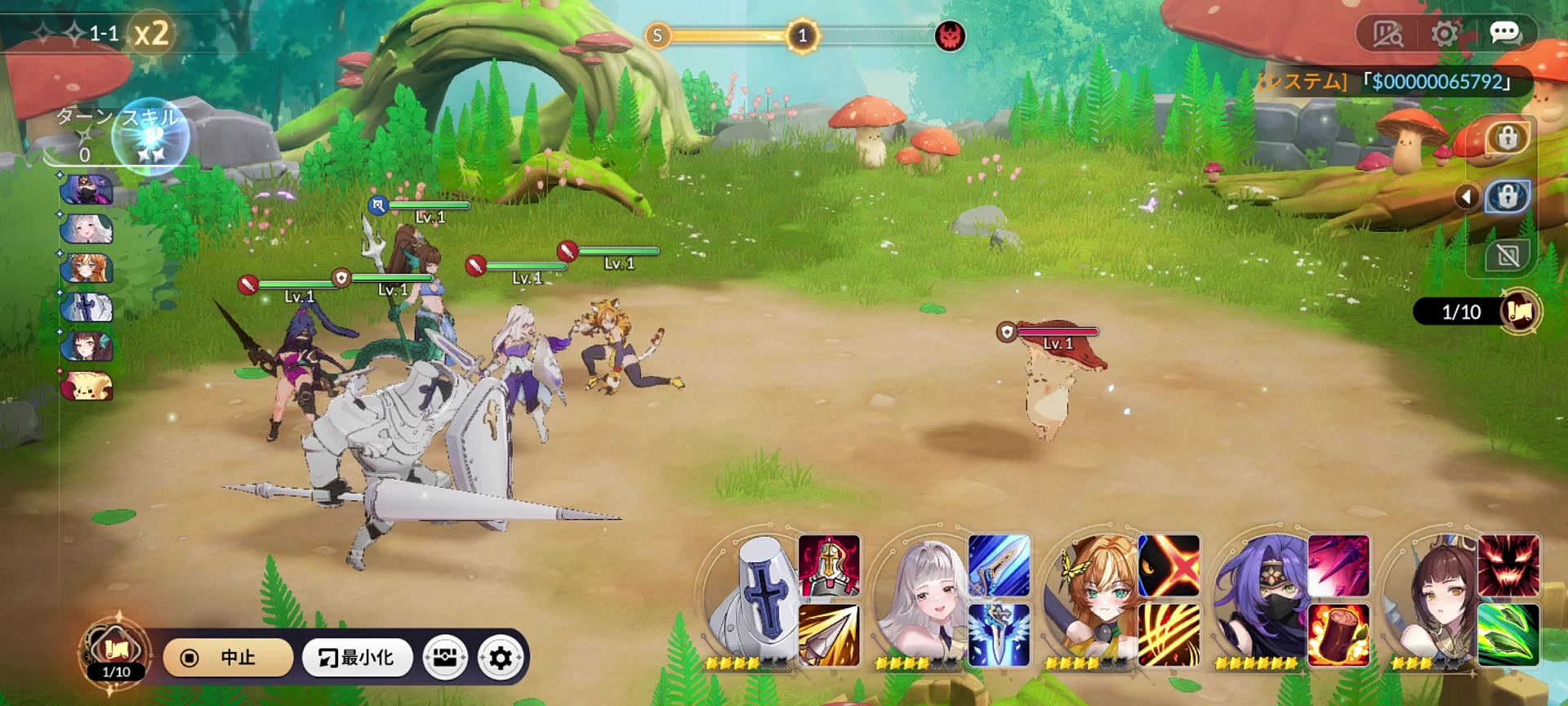Open the map search icon
Viewport: 1568px width, 706px height.
1387,34
